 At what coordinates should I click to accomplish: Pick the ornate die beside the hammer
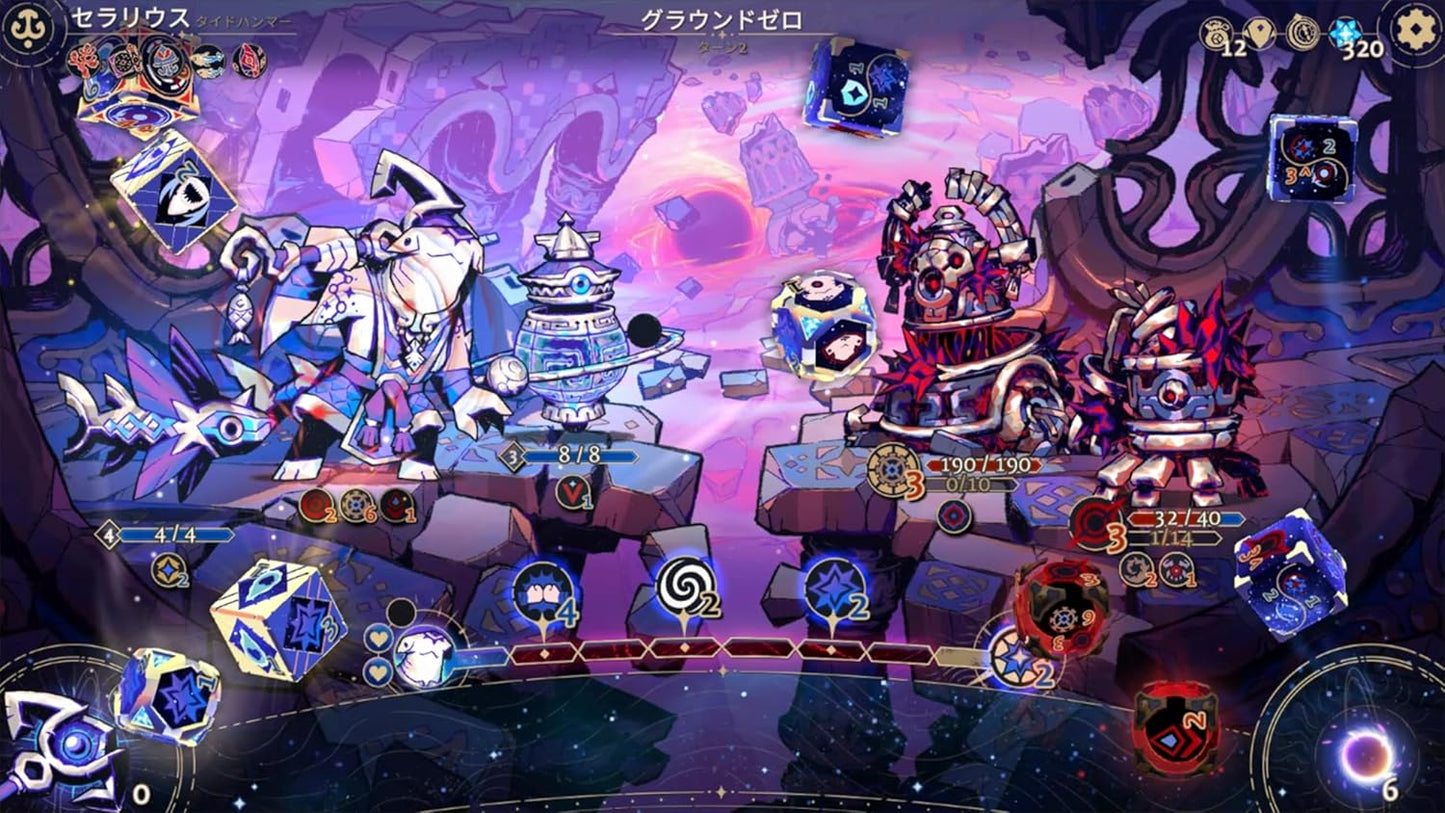click(x=166, y=696)
